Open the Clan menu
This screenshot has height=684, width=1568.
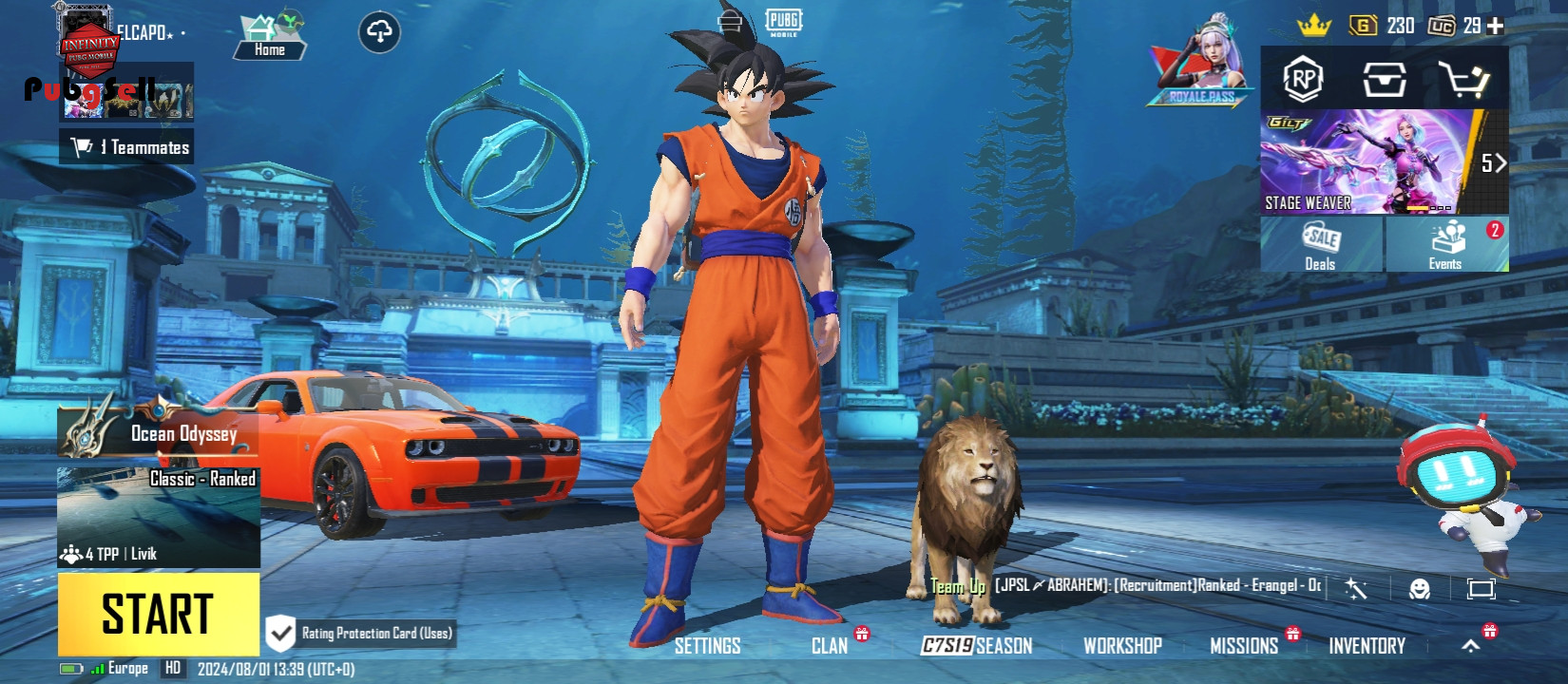pos(830,646)
